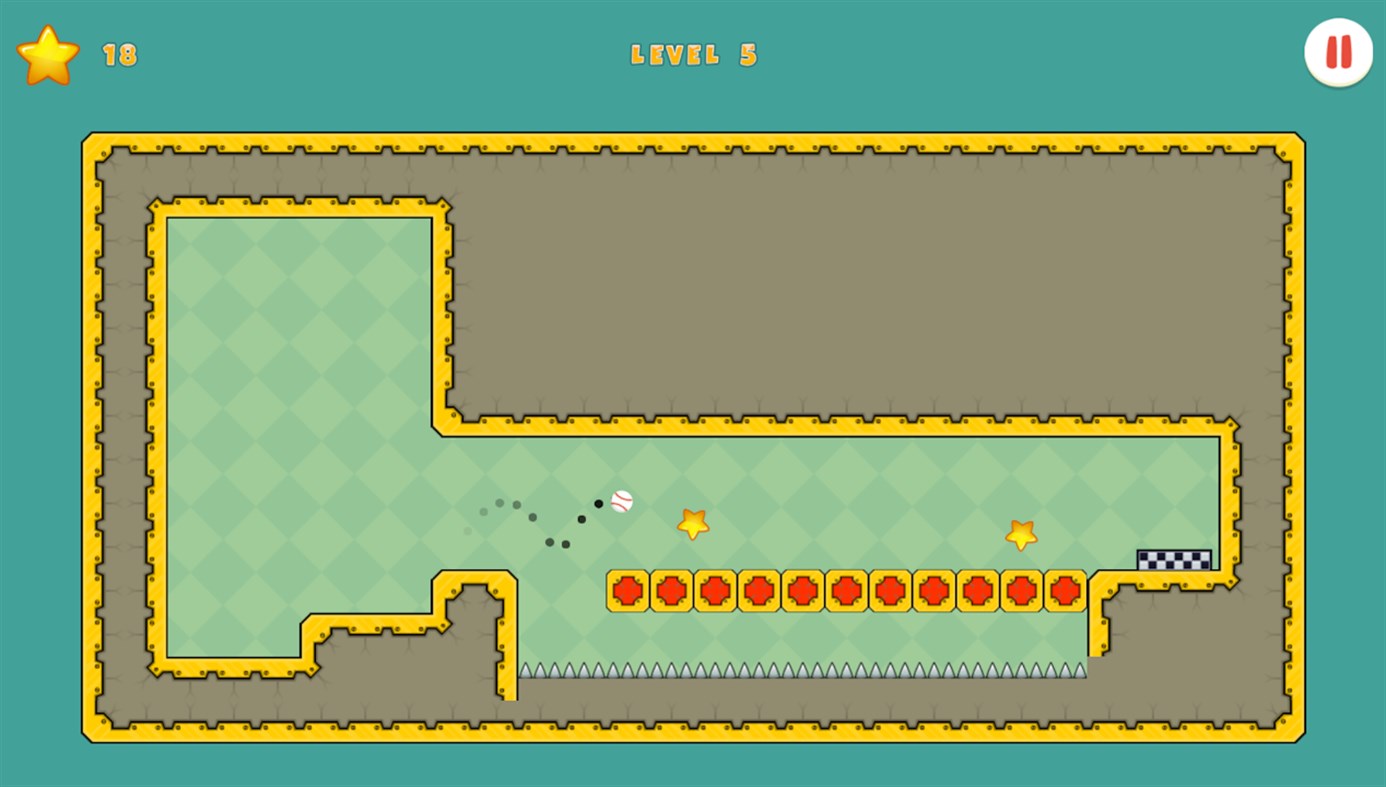Image resolution: width=1386 pixels, height=787 pixels.
Task: Select the first red block
Action: [626, 591]
